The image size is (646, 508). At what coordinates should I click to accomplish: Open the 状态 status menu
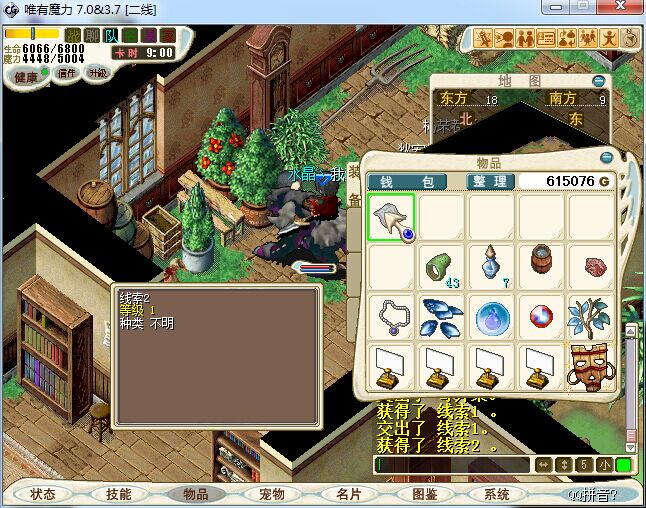43,494
